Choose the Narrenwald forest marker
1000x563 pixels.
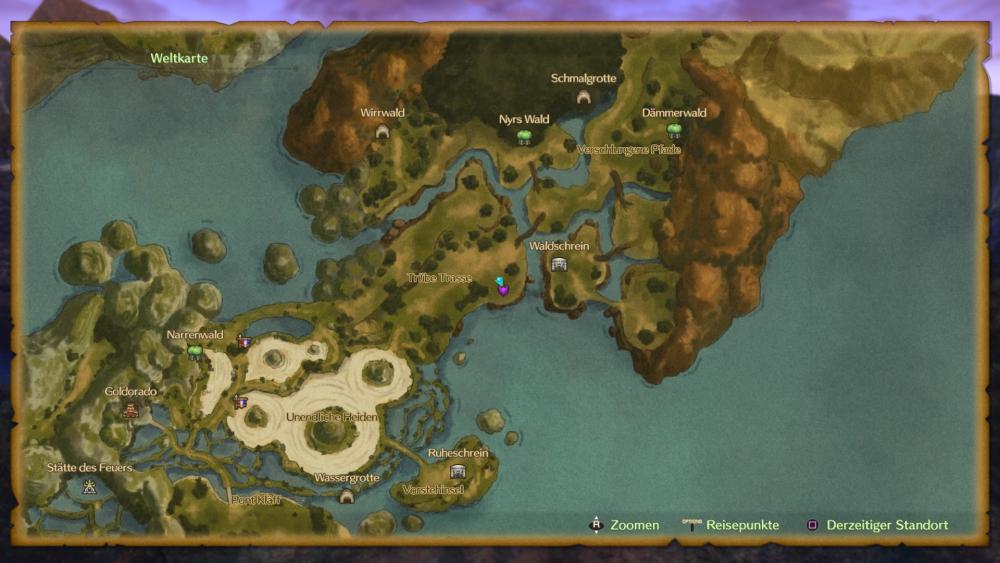[x=195, y=351]
